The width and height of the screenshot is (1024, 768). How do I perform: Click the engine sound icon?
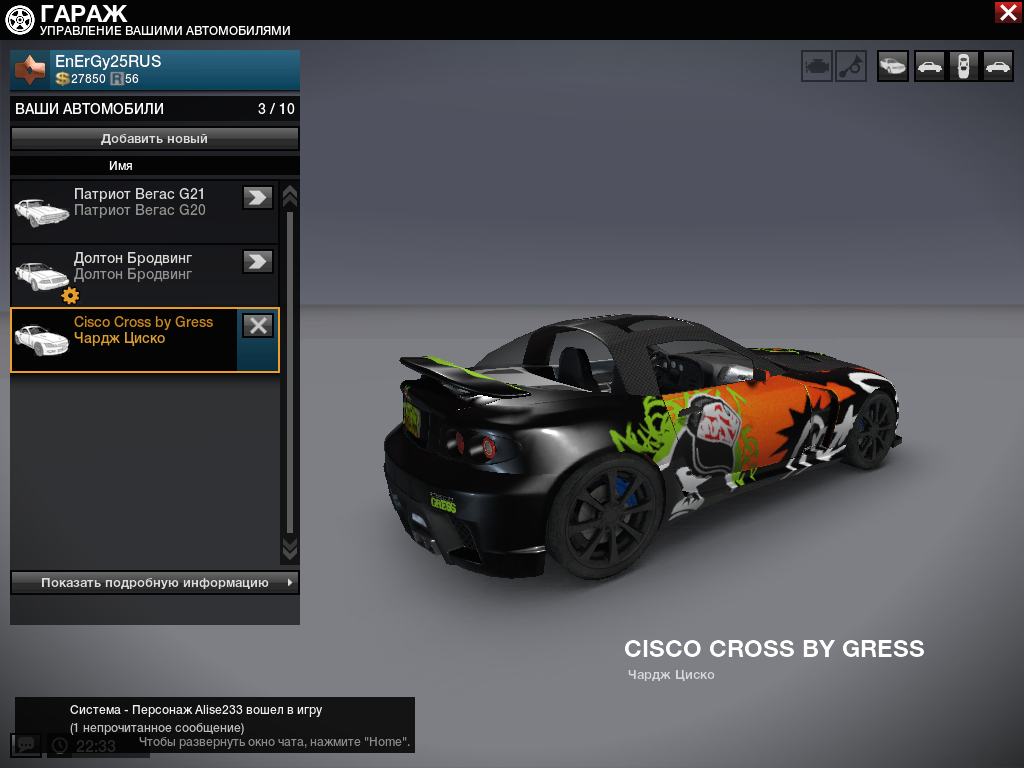tap(817, 66)
